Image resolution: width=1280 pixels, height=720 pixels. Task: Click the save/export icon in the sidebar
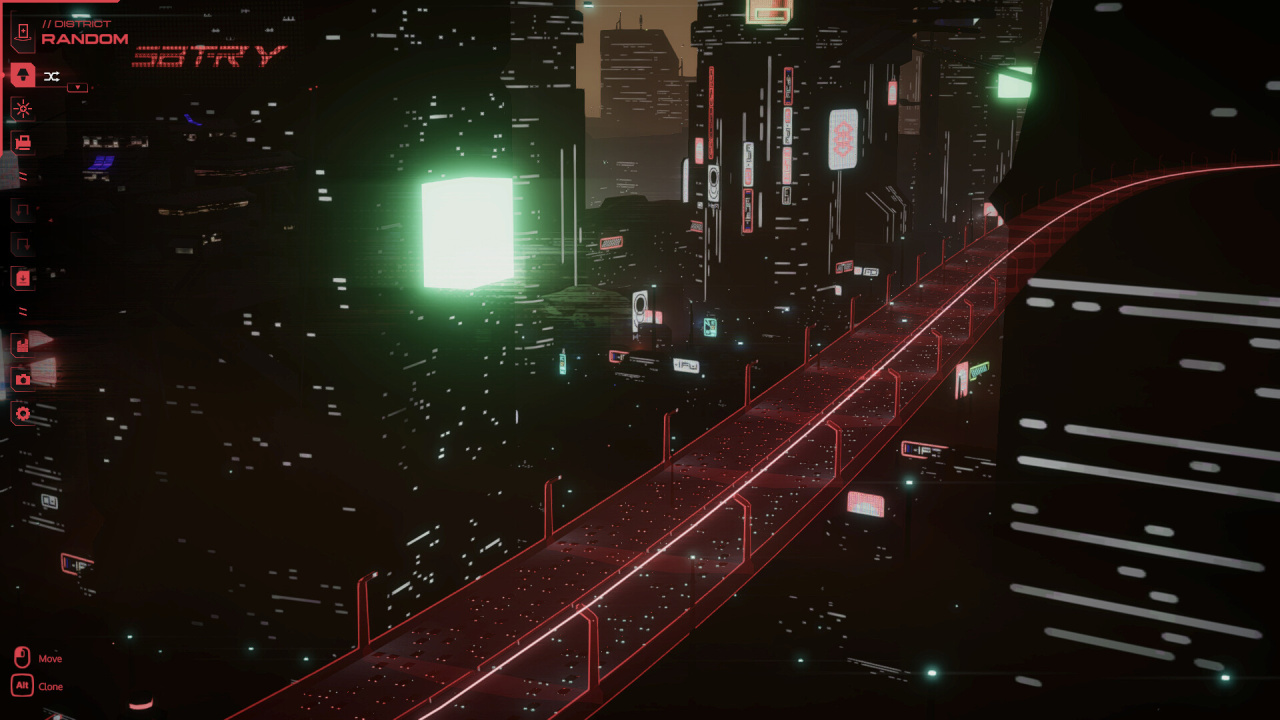click(x=22, y=343)
